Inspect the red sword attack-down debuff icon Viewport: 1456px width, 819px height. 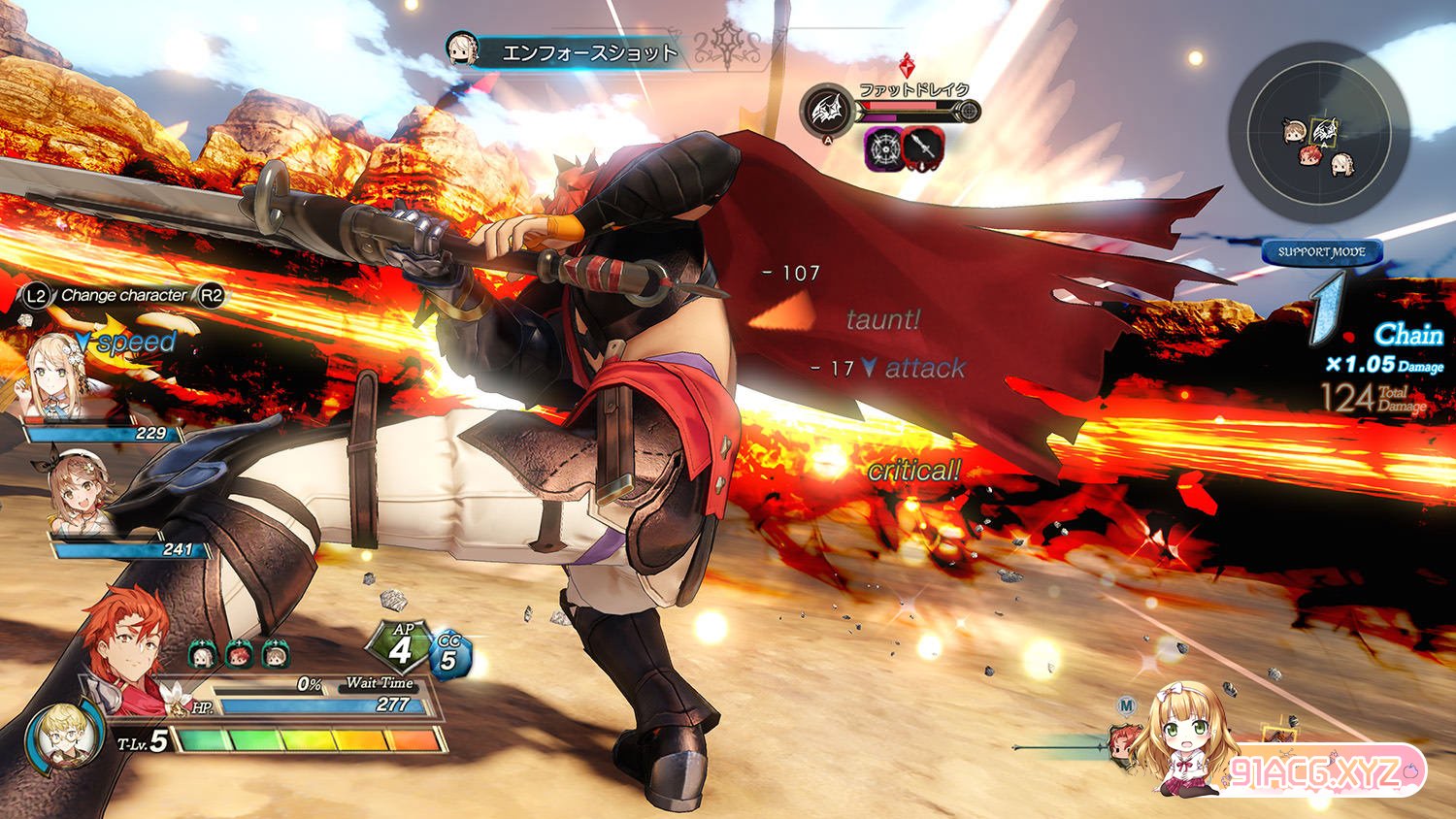pos(923,147)
